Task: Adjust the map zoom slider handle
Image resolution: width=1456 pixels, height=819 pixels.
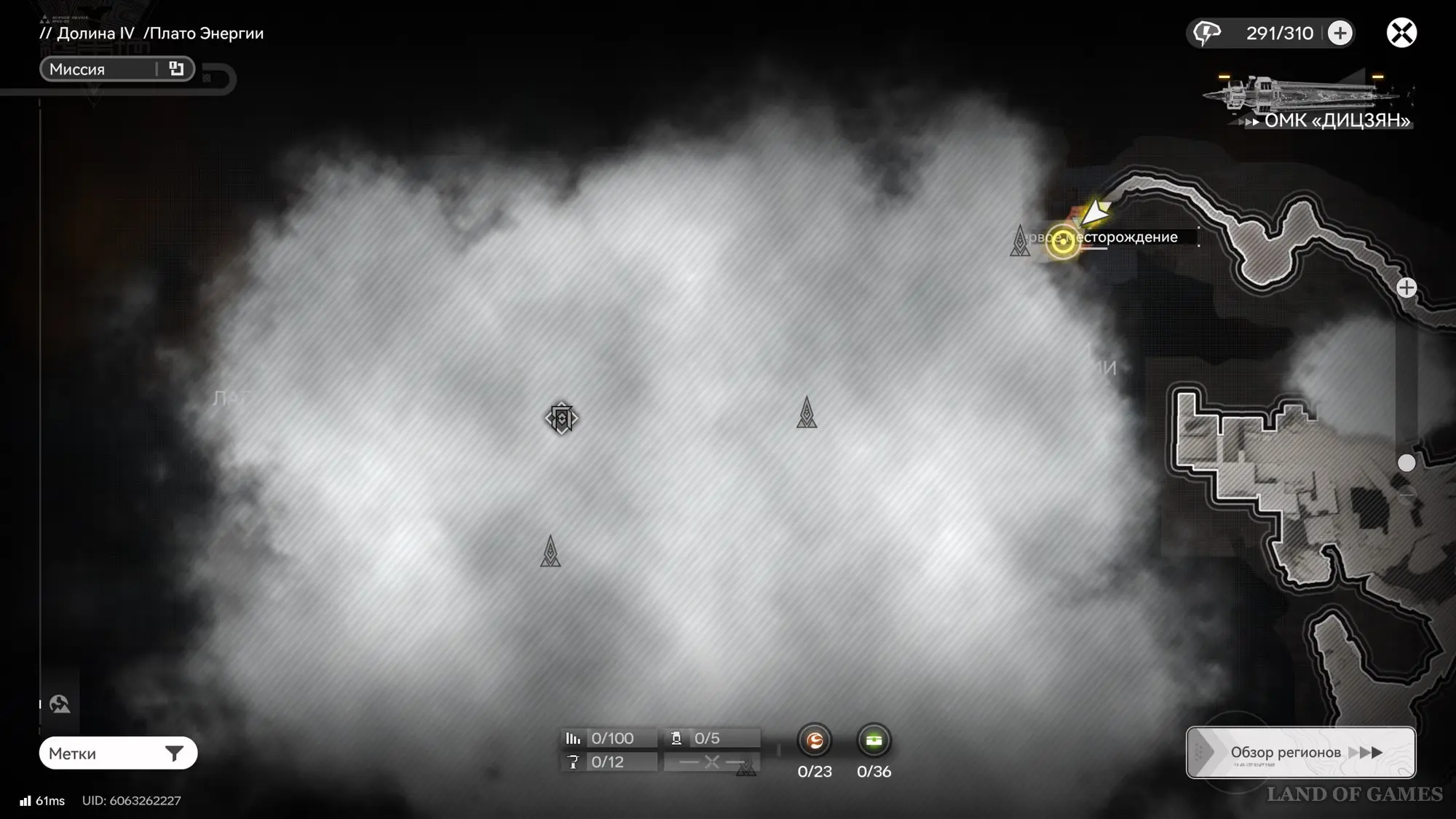Action: pyautogui.click(x=1406, y=463)
